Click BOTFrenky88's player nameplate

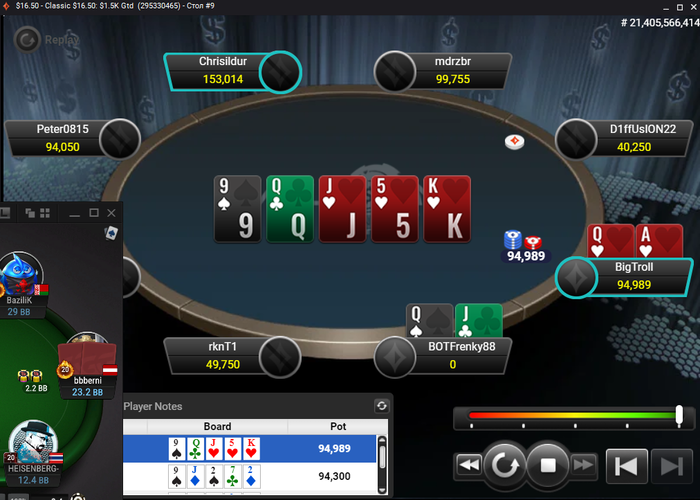click(x=454, y=355)
